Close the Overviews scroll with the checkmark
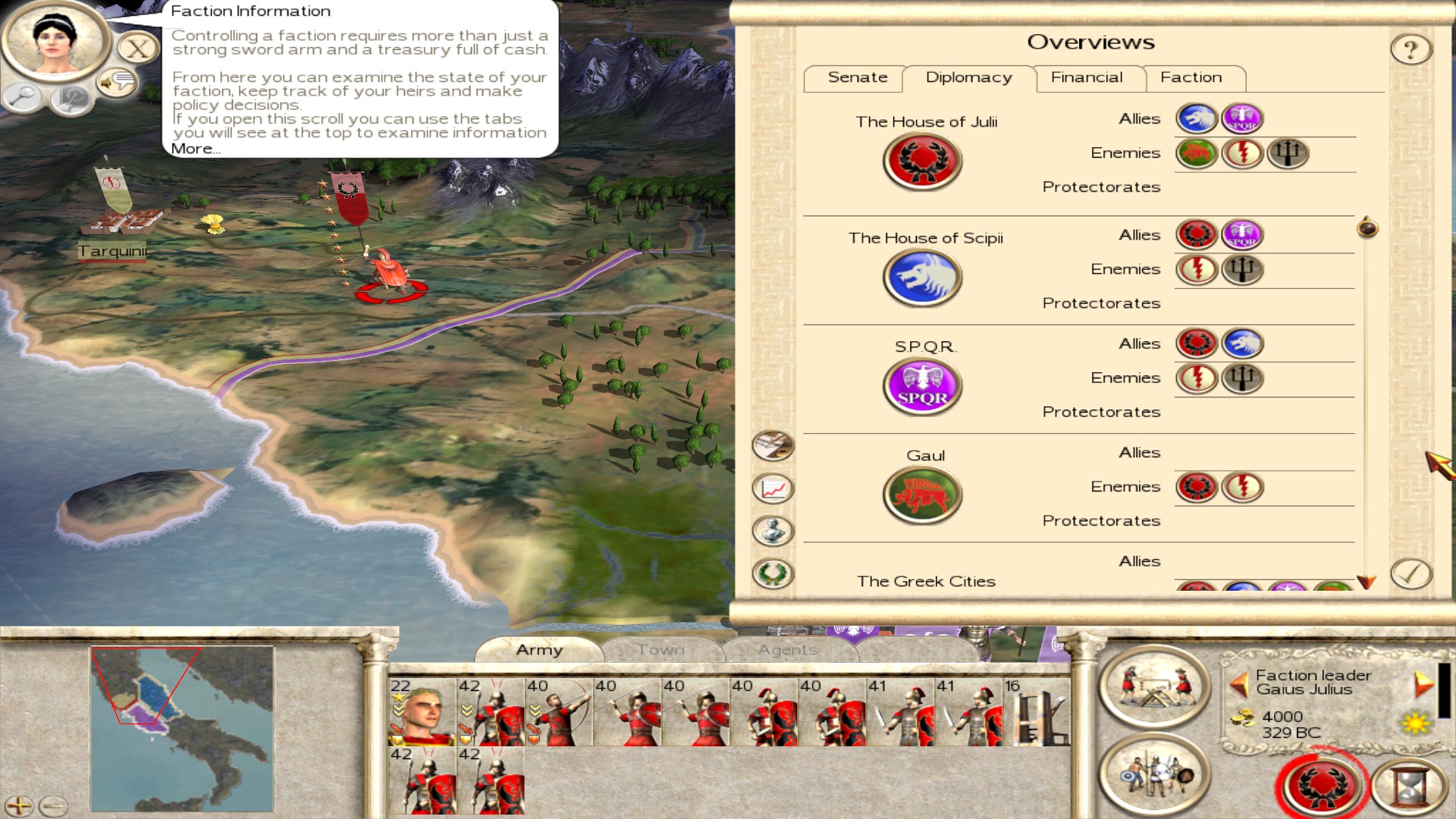 [x=1410, y=574]
